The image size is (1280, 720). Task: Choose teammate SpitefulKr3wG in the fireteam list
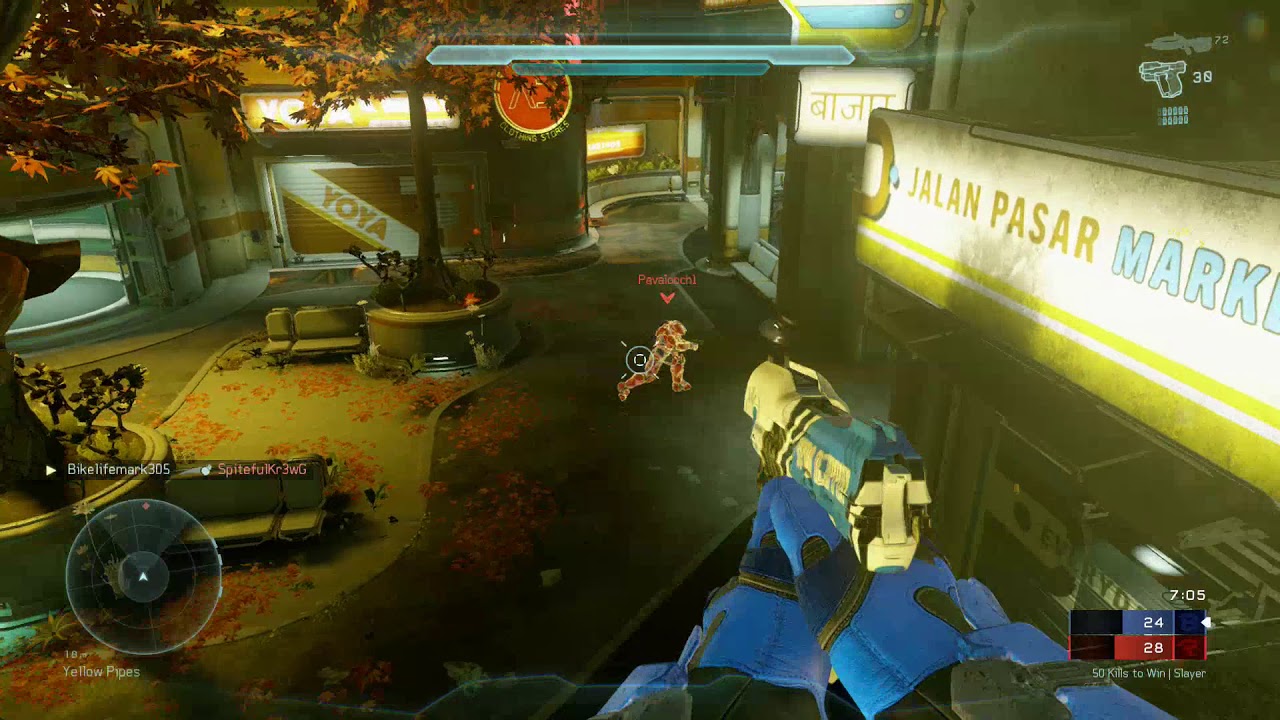click(261, 469)
